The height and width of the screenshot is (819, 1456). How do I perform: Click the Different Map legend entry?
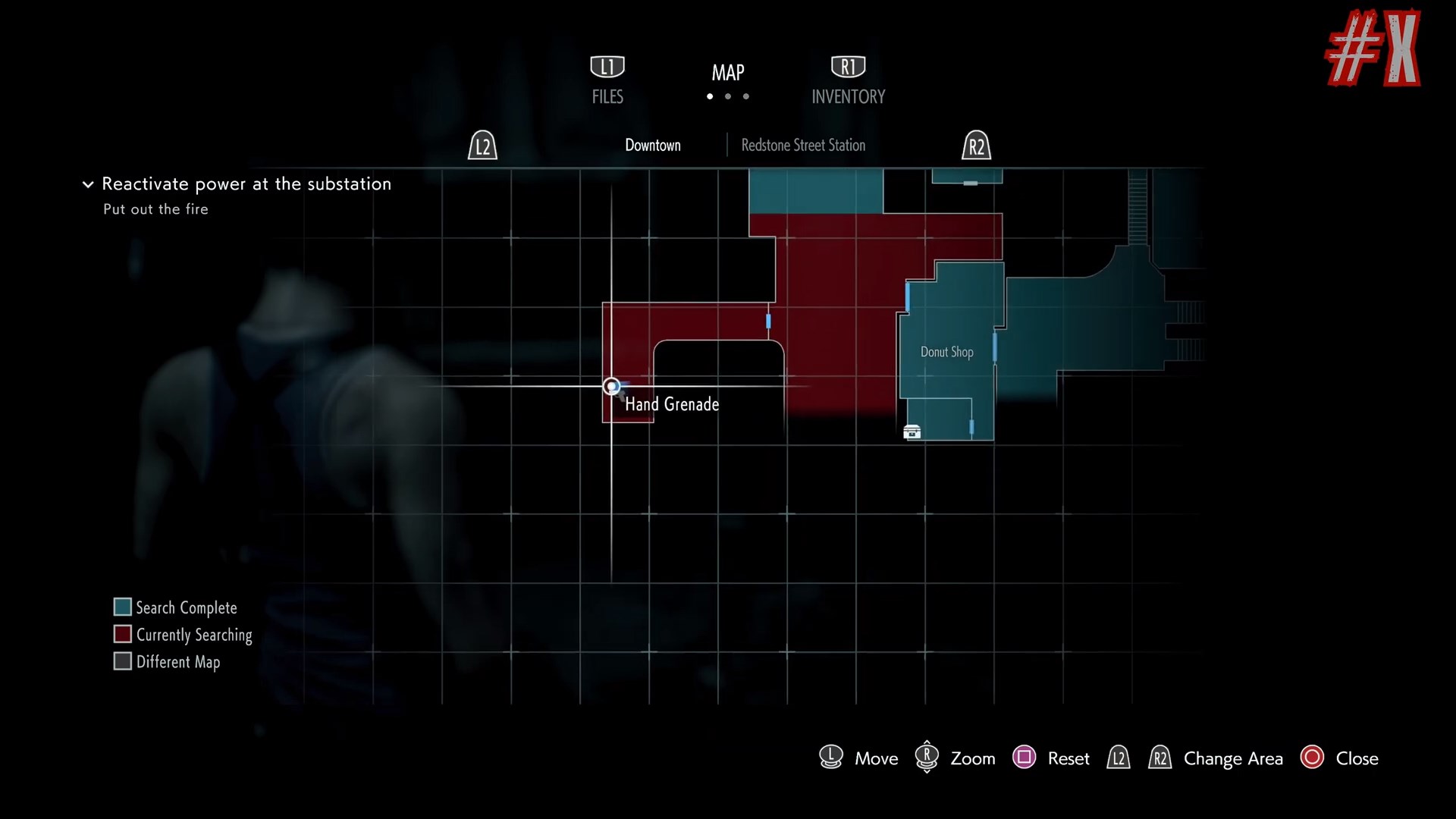(x=167, y=662)
